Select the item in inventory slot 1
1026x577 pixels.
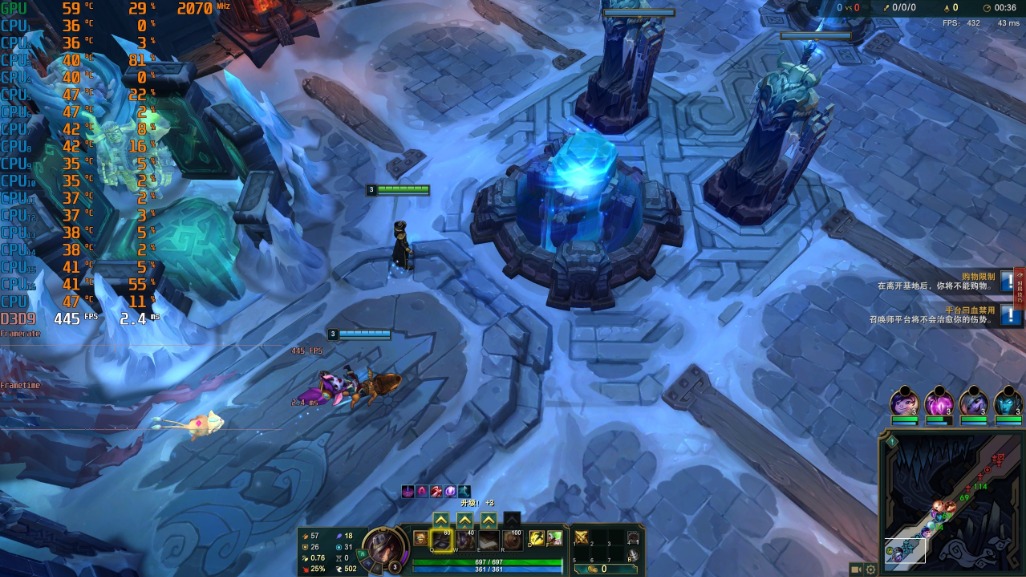581,538
